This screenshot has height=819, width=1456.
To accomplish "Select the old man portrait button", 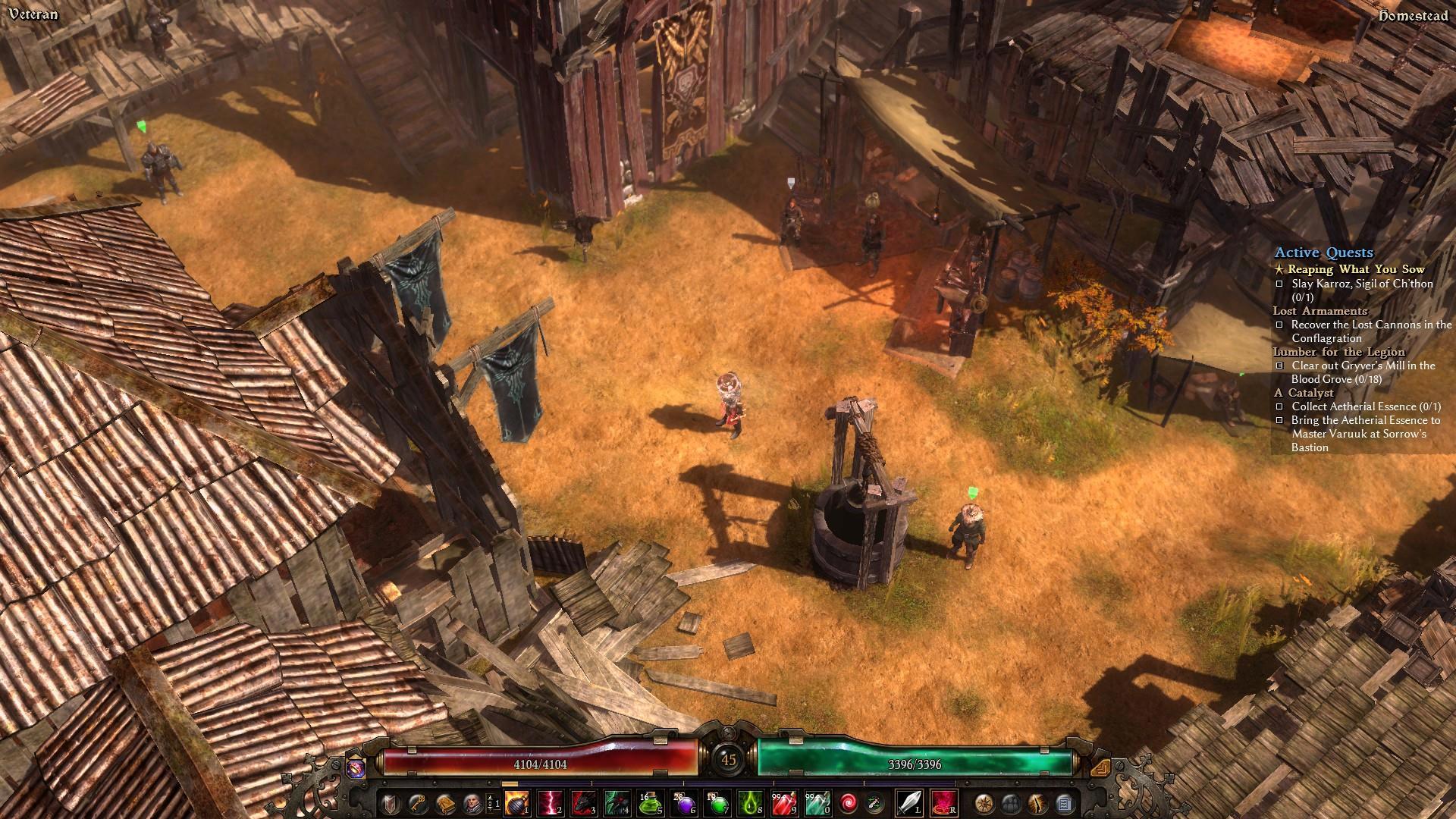I will pyautogui.click(x=470, y=802).
